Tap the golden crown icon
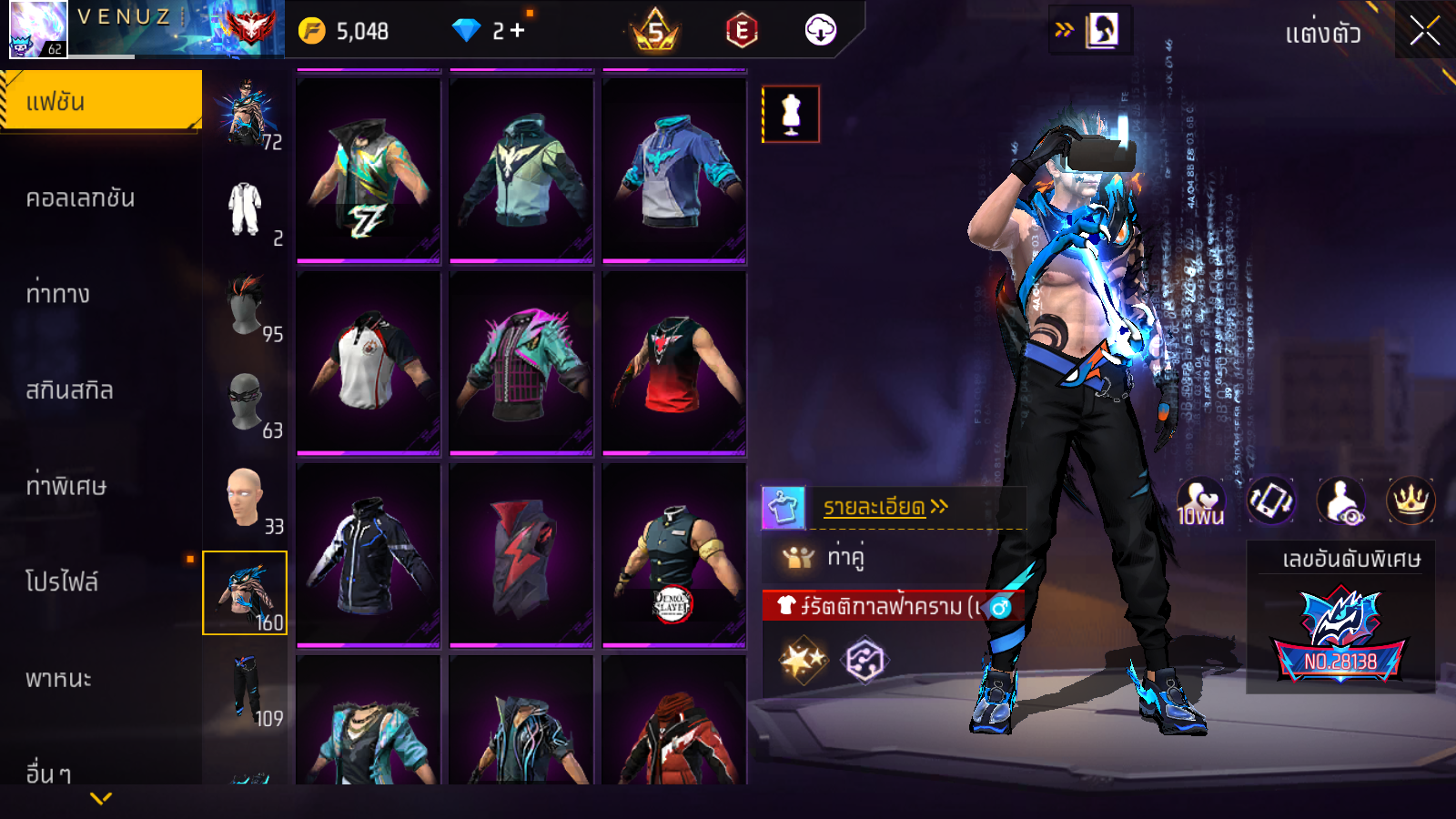The height and width of the screenshot is (819, 1456). pos(1410,500)
